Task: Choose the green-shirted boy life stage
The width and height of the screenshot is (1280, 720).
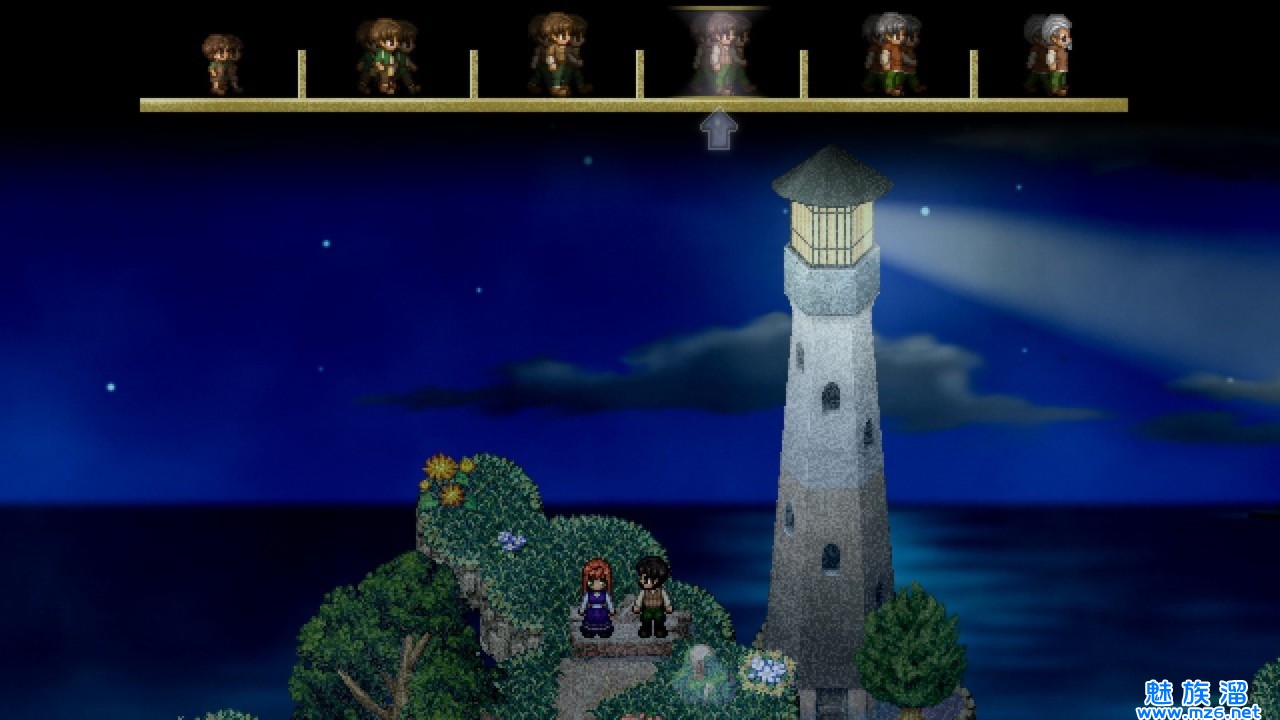Action: (387, 57)
